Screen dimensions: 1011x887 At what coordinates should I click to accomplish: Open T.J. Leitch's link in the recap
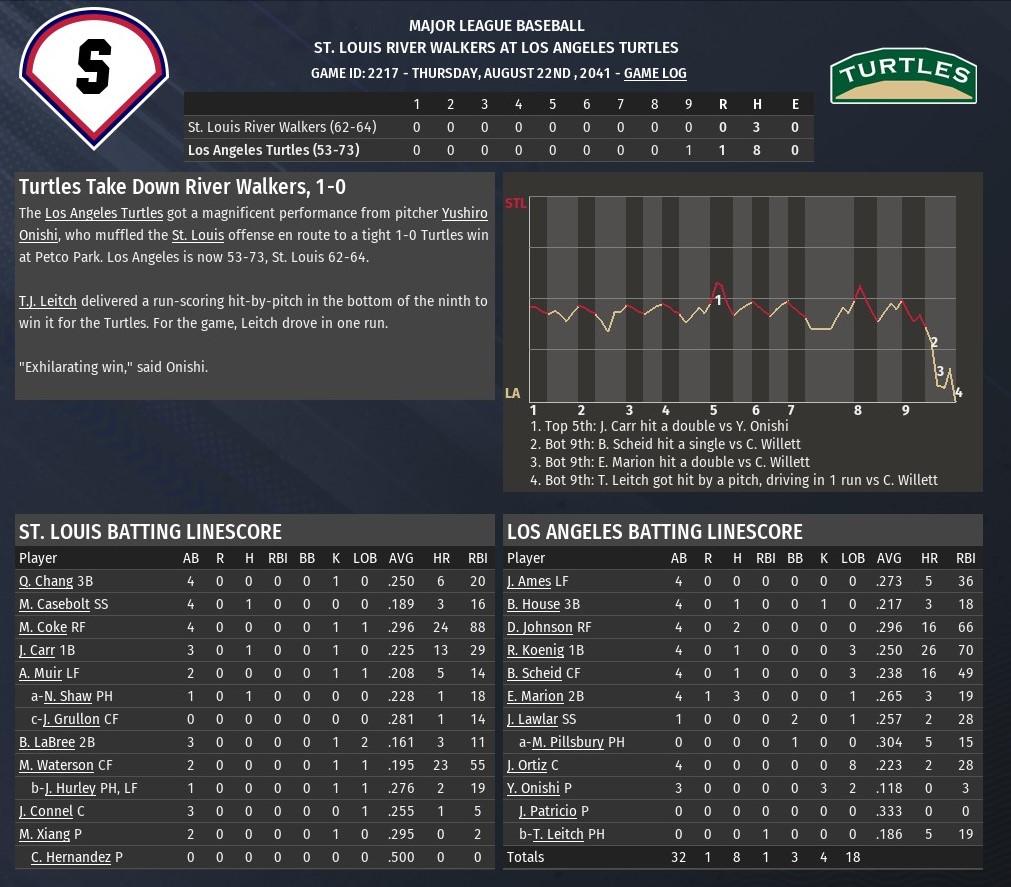point(47,301)
